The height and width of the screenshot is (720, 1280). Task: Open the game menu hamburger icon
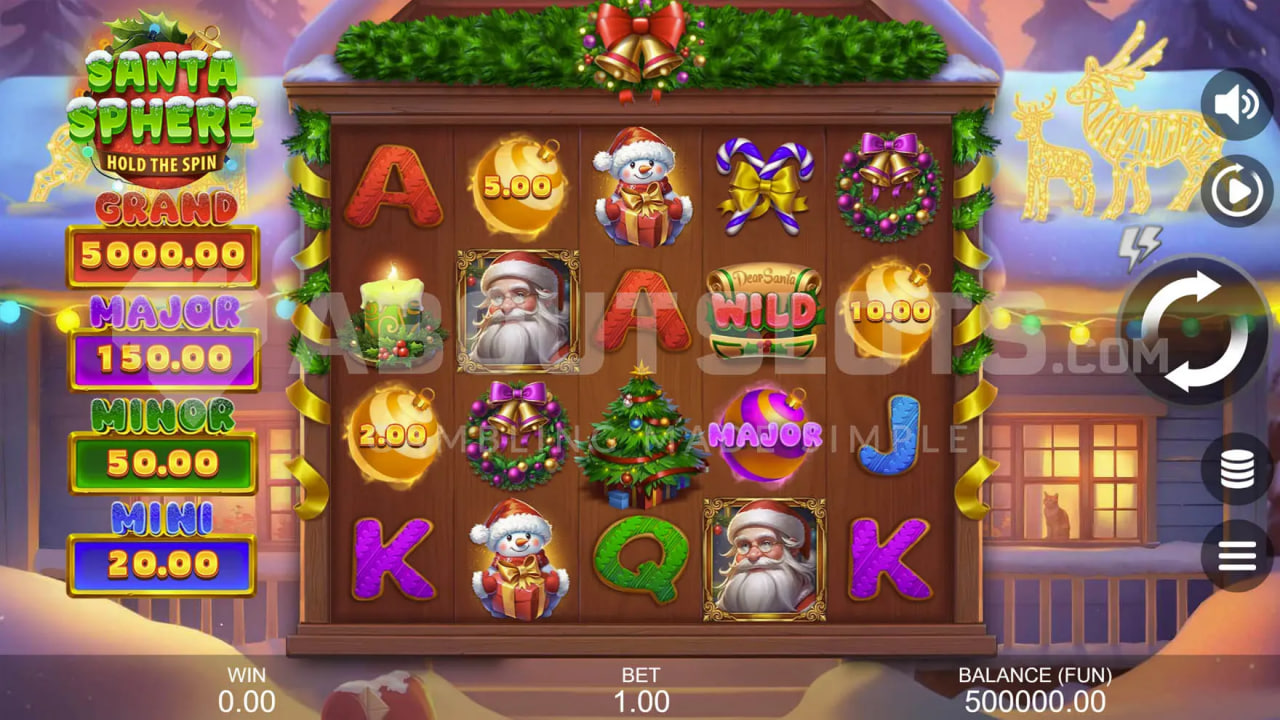point(1238,554)
